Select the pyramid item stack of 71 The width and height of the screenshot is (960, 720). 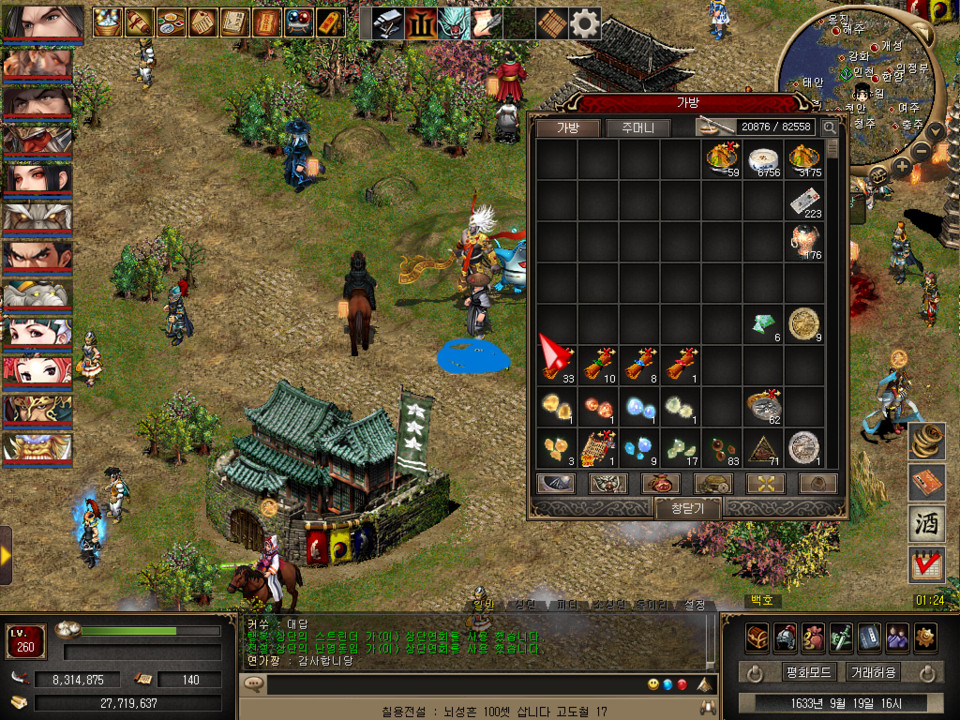tap(763, 447)
